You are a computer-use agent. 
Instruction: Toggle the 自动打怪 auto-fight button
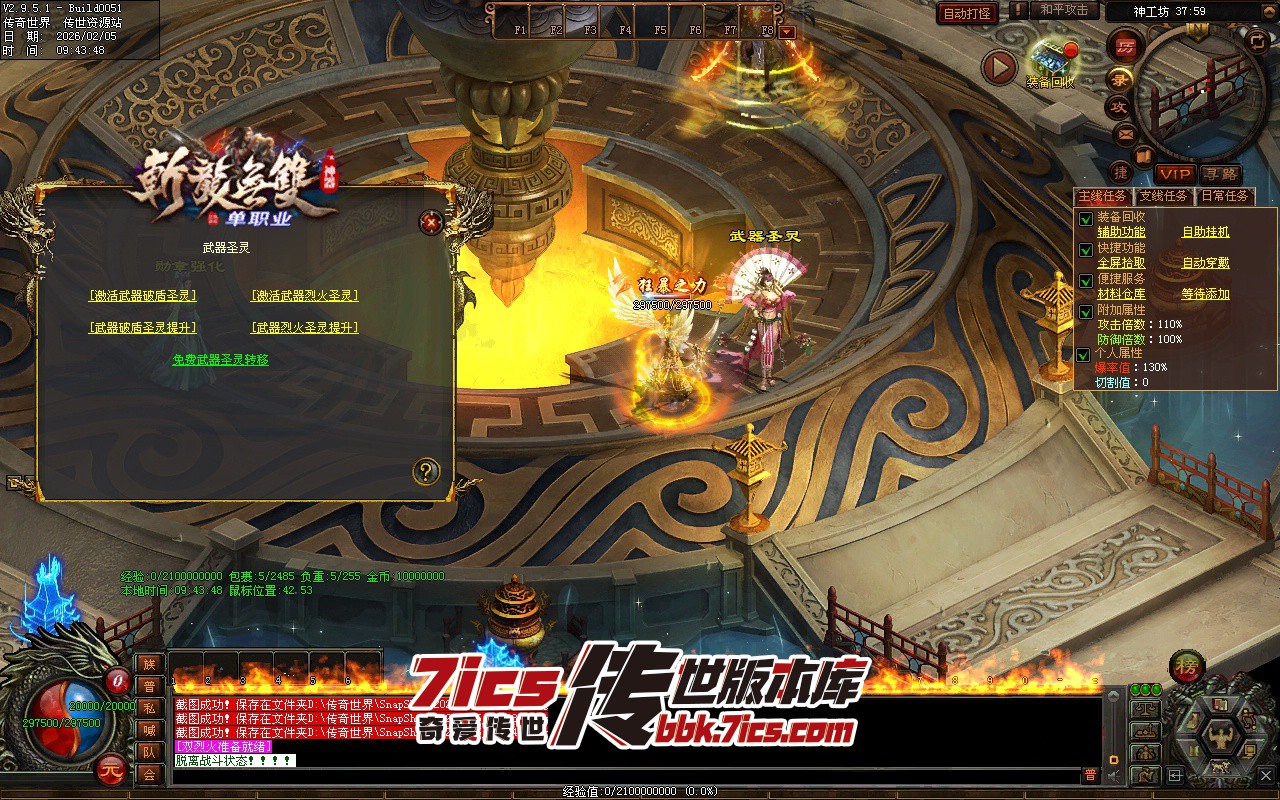tap(967, 13)
